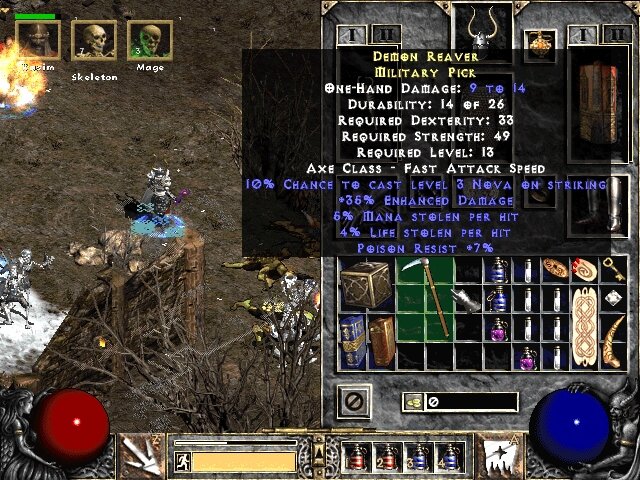Open the right-click skill selector
This screenshot has width=640, height=480.
click(x=496, y=456)
